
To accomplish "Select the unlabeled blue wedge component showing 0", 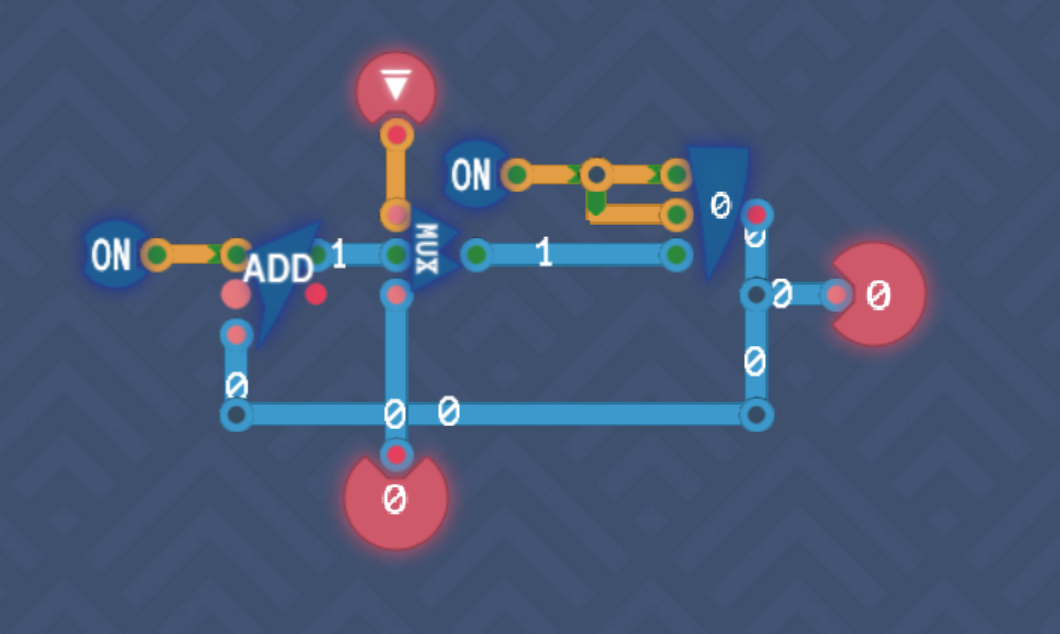I will pyautogui.click(x=718, y=209).
